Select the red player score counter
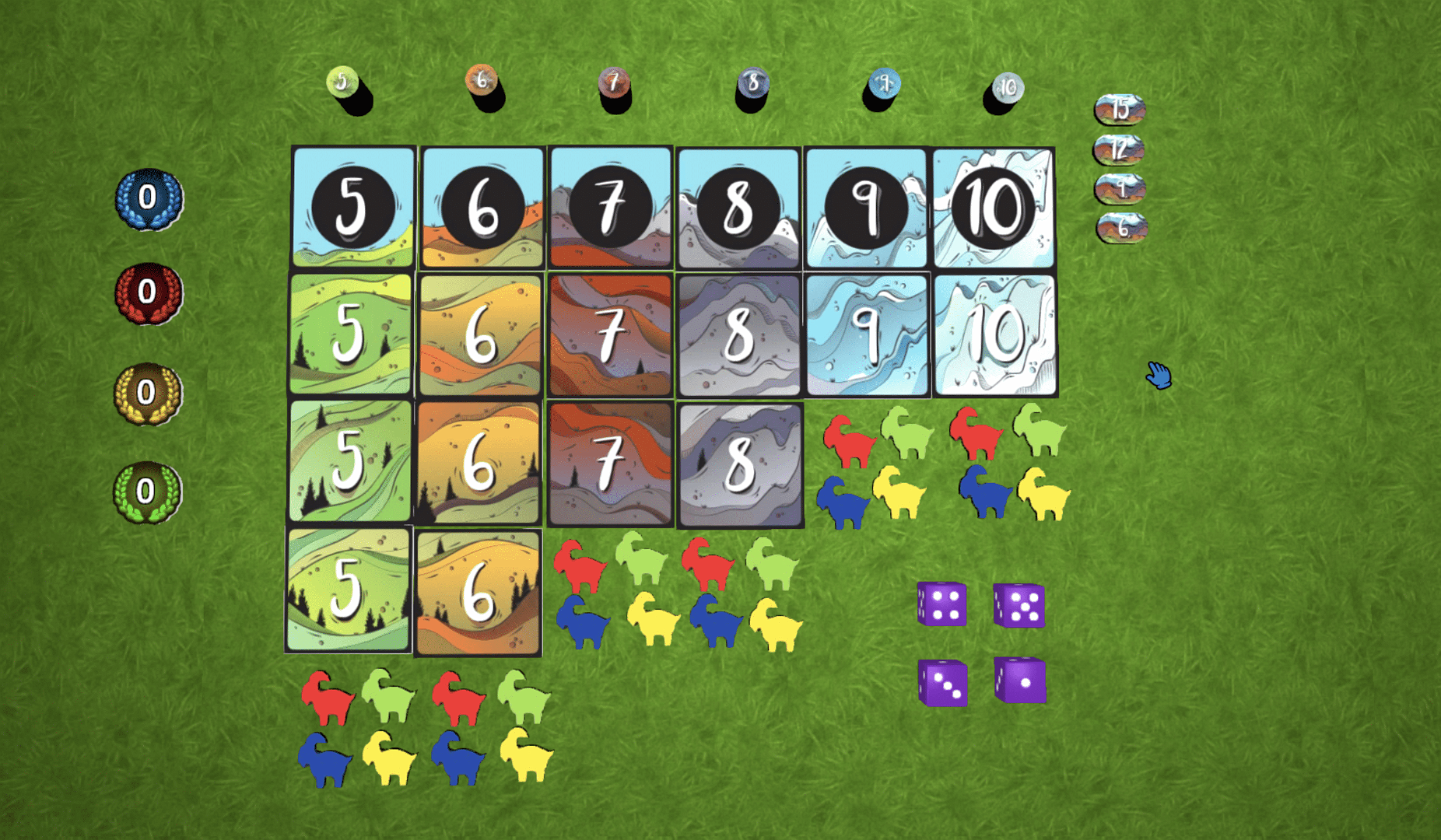Screen dimensions: 1441x840 tap(149, 292)
